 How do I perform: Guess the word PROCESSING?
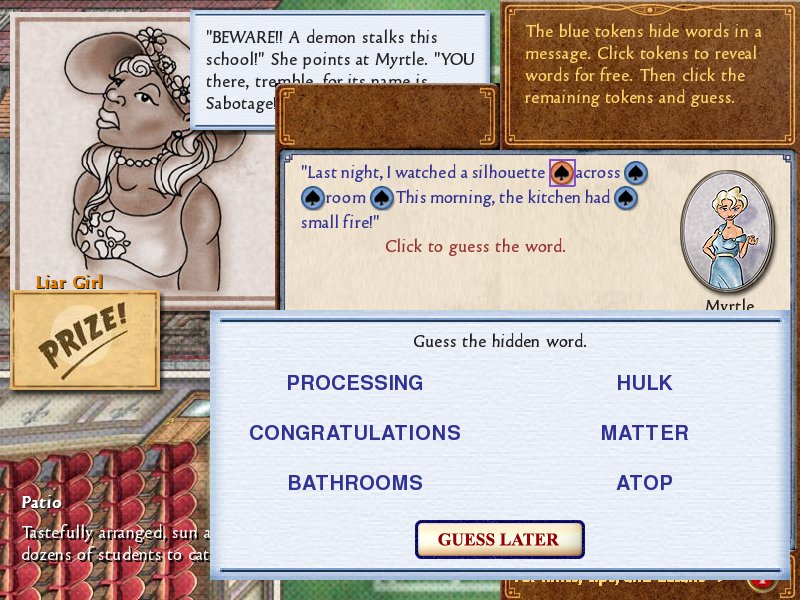(x=355, y=383)
